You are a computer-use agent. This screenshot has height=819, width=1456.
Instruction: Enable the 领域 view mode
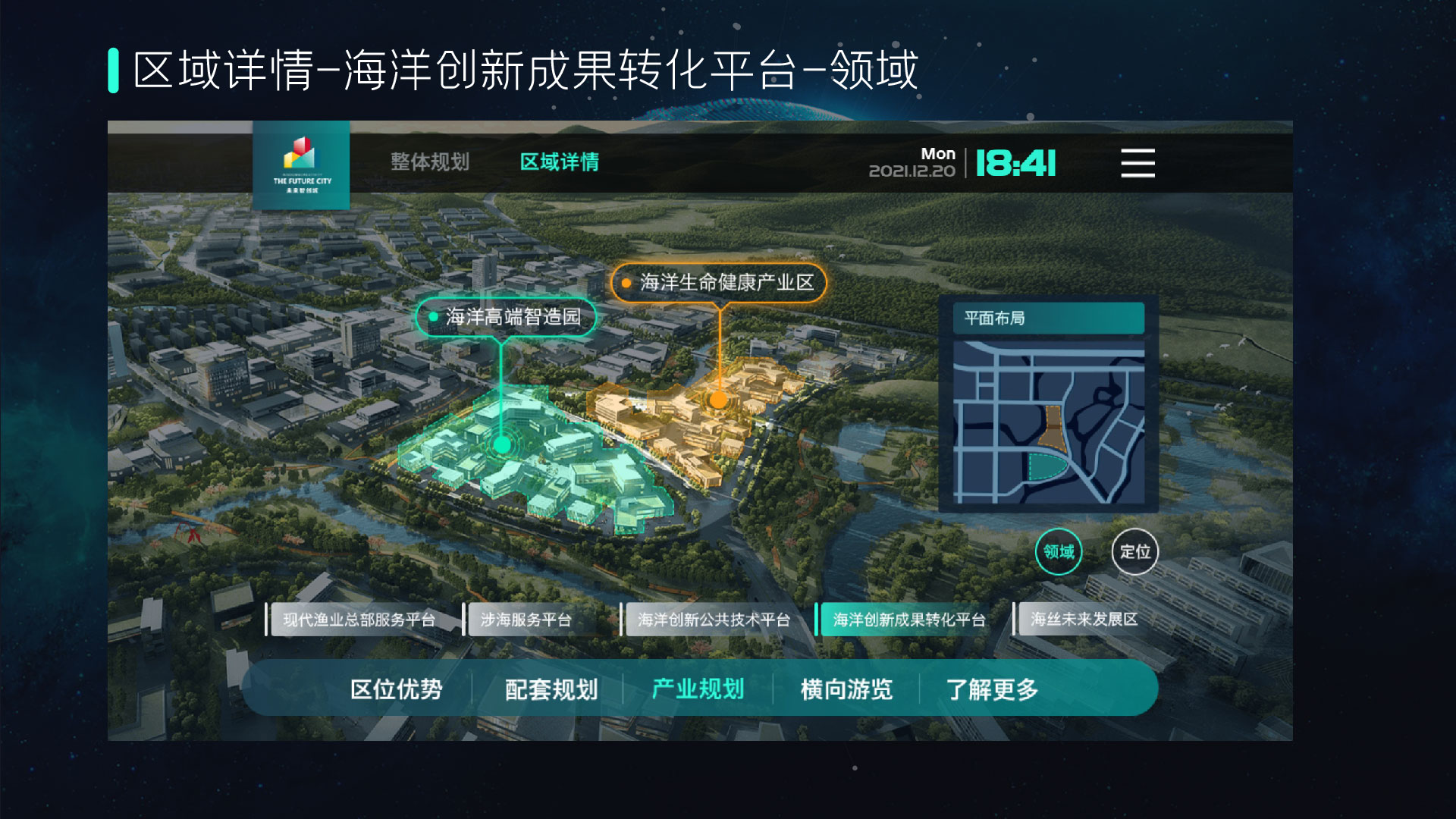click(1059, 553)
